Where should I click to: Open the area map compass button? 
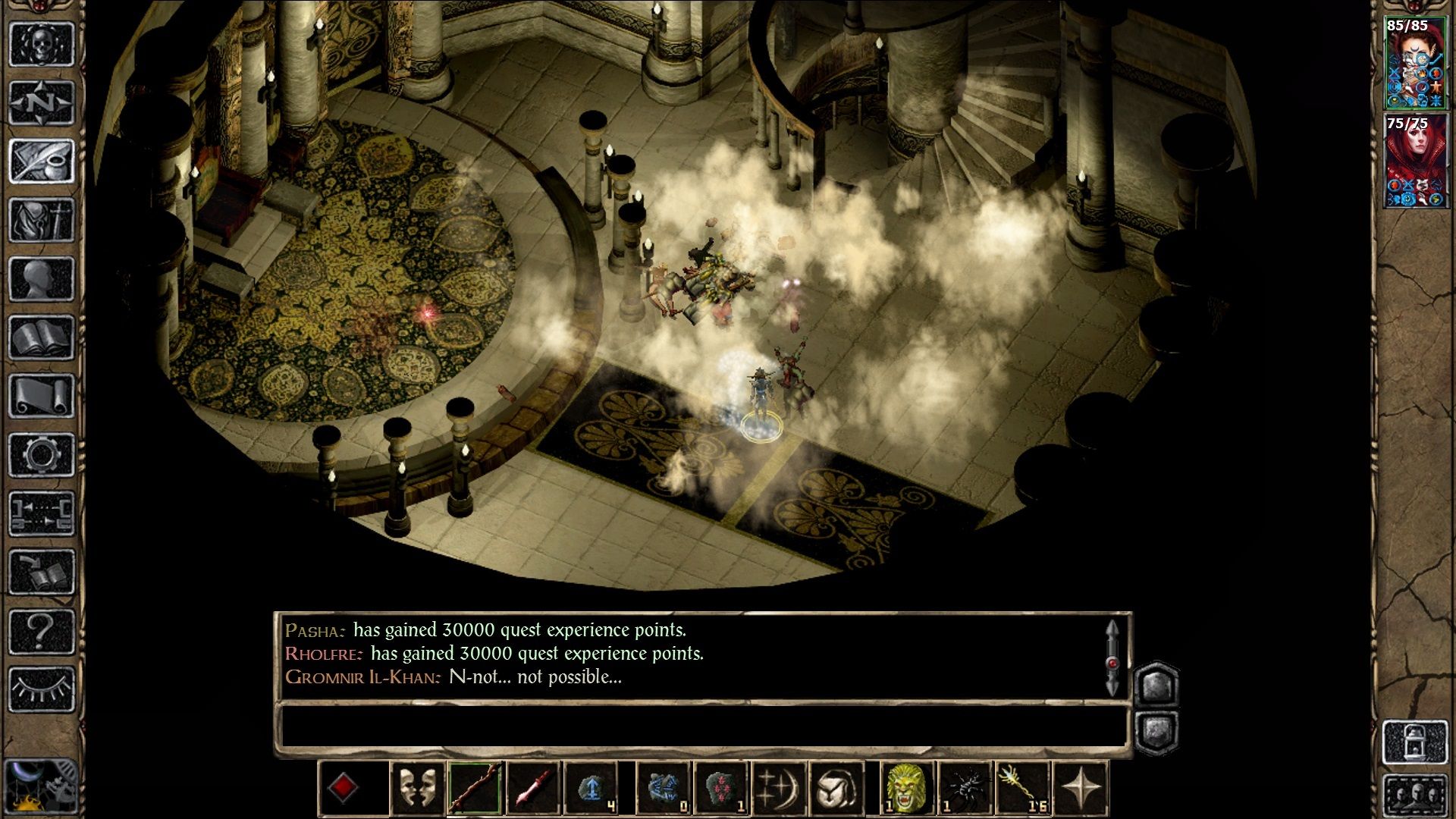tap(42, 102)
